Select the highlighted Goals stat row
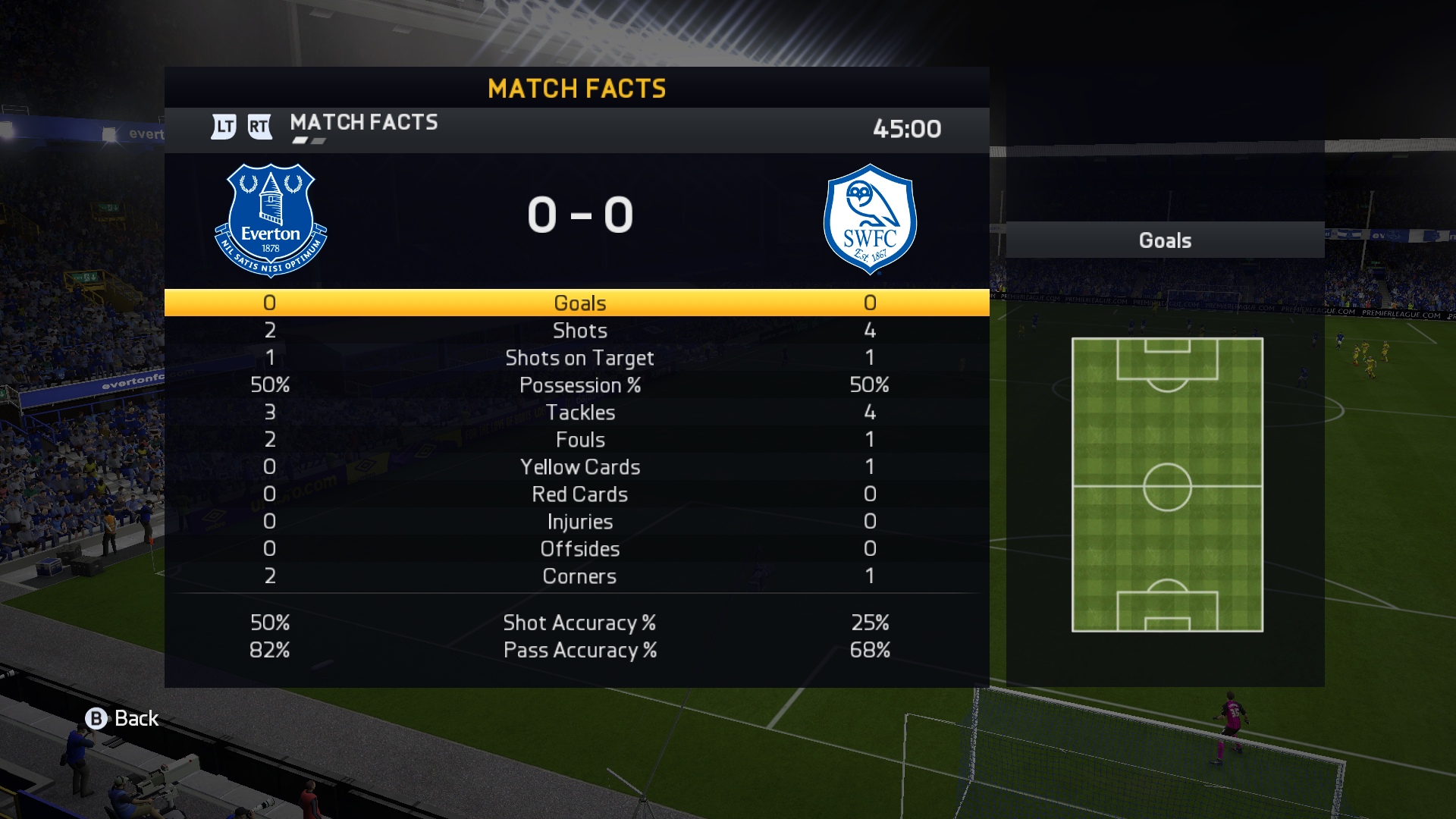This screenshot has width=1456, height=819. tap(579, 303)
